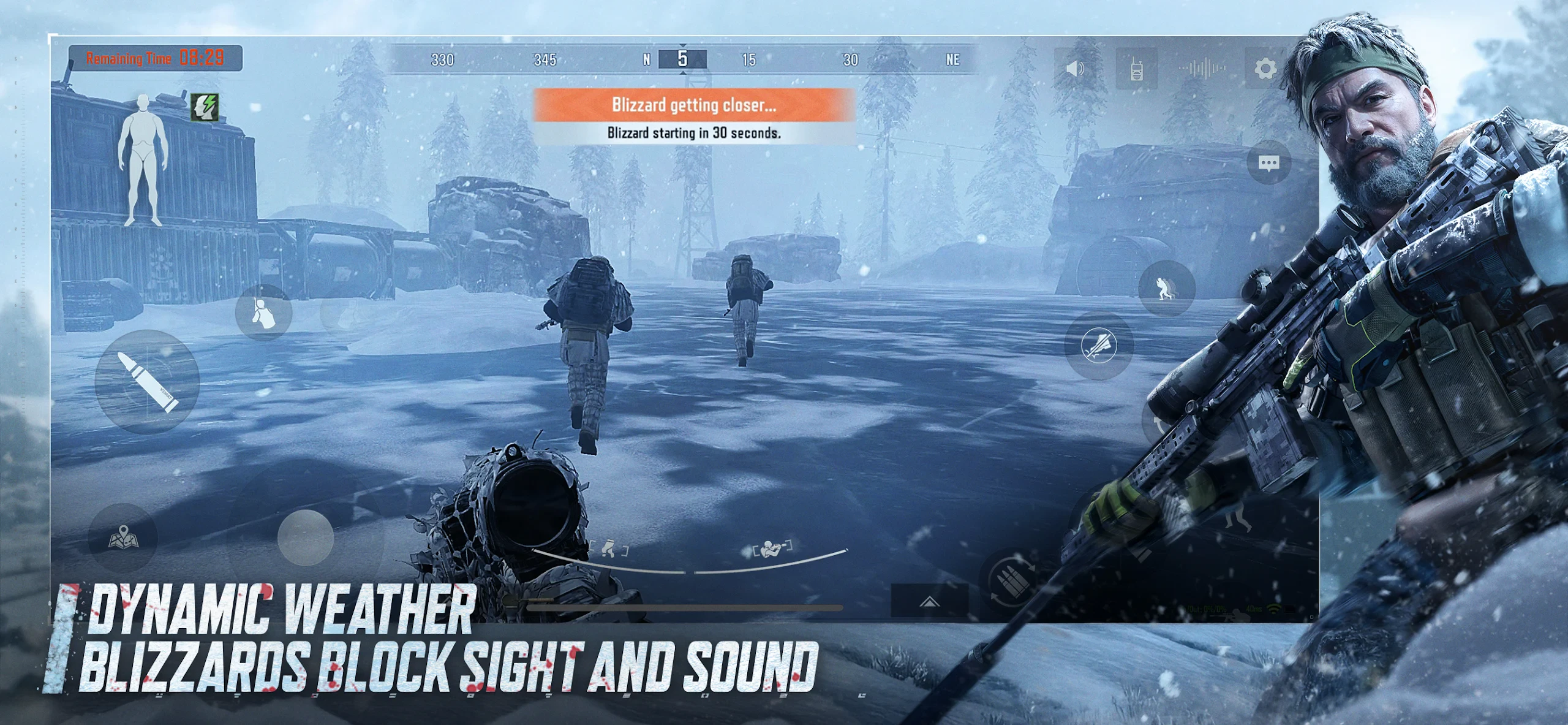The height and width of the screenshot is (725, 1568).
Task: Tap the movement joystick knob
Action: [x=305, y=537]
